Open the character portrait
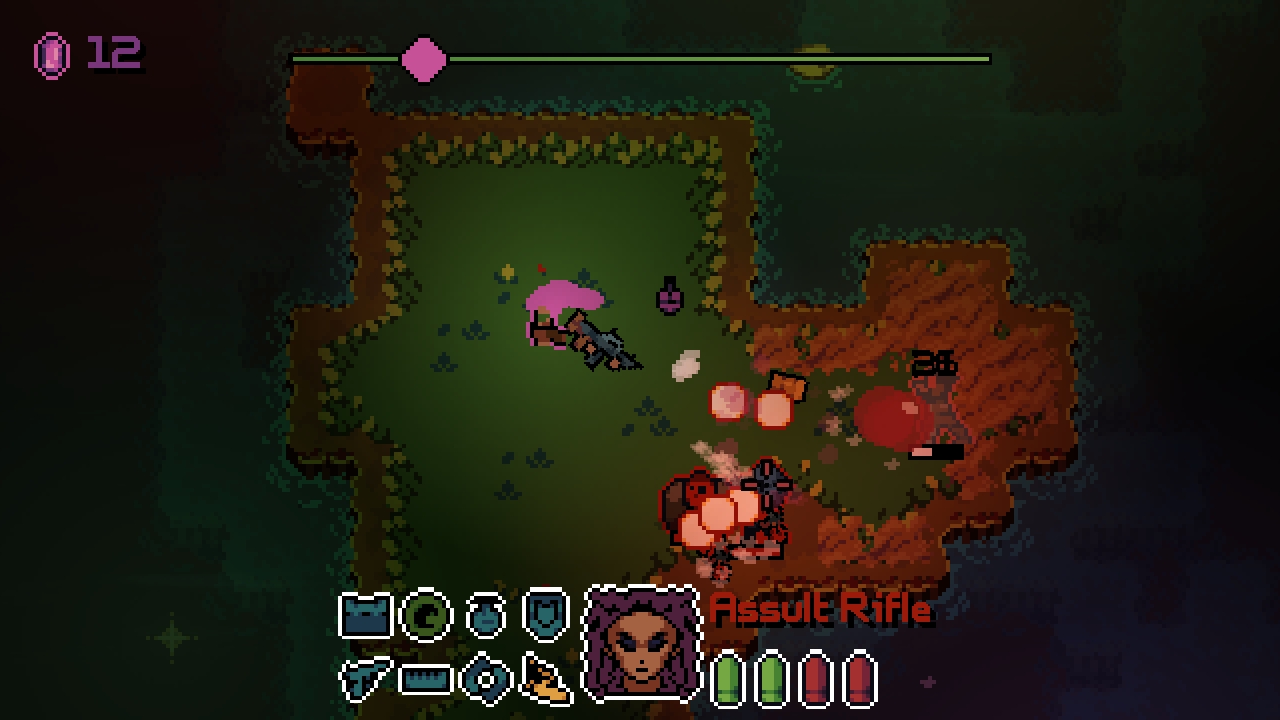This screenshot has height=720, width=1280. pos(640,650)
